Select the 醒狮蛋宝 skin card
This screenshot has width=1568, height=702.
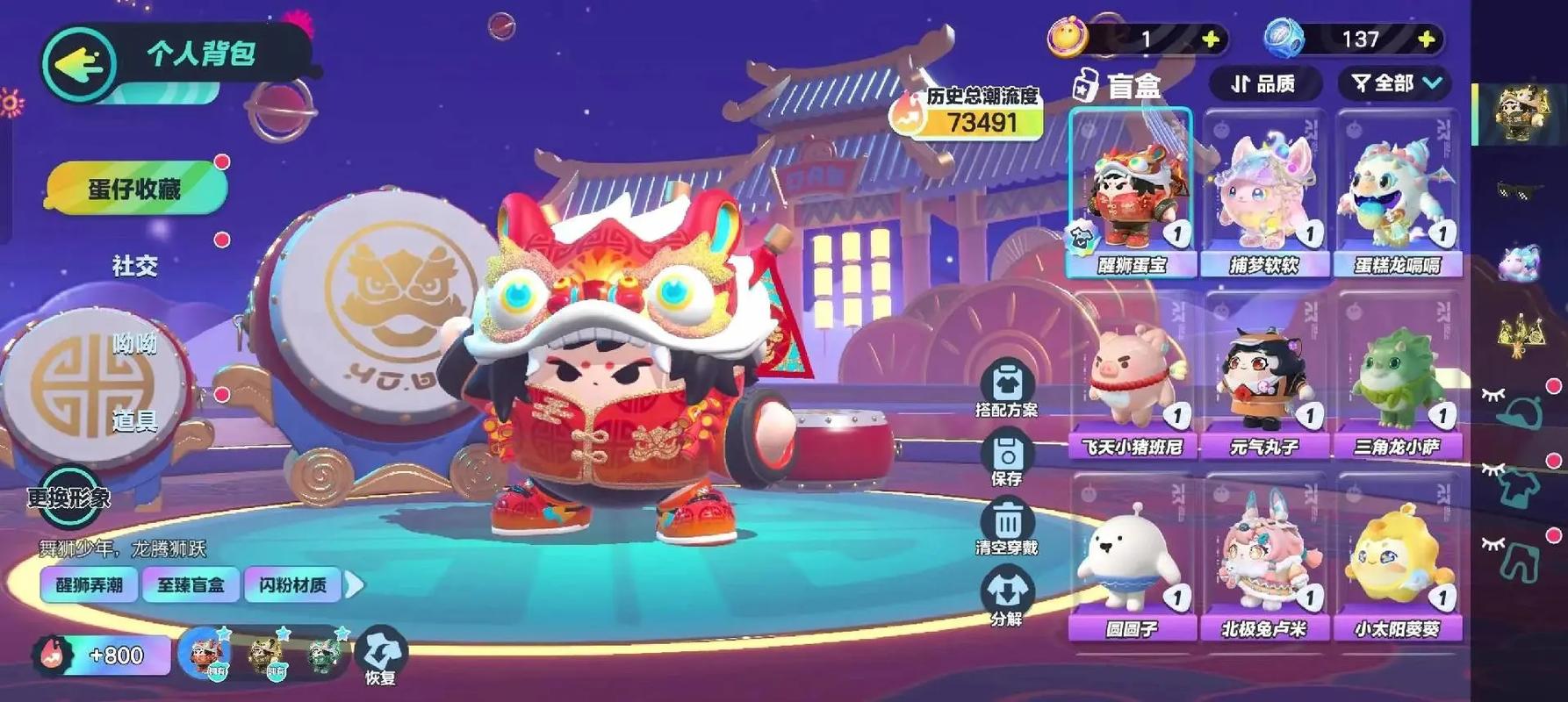(1131, 193)
